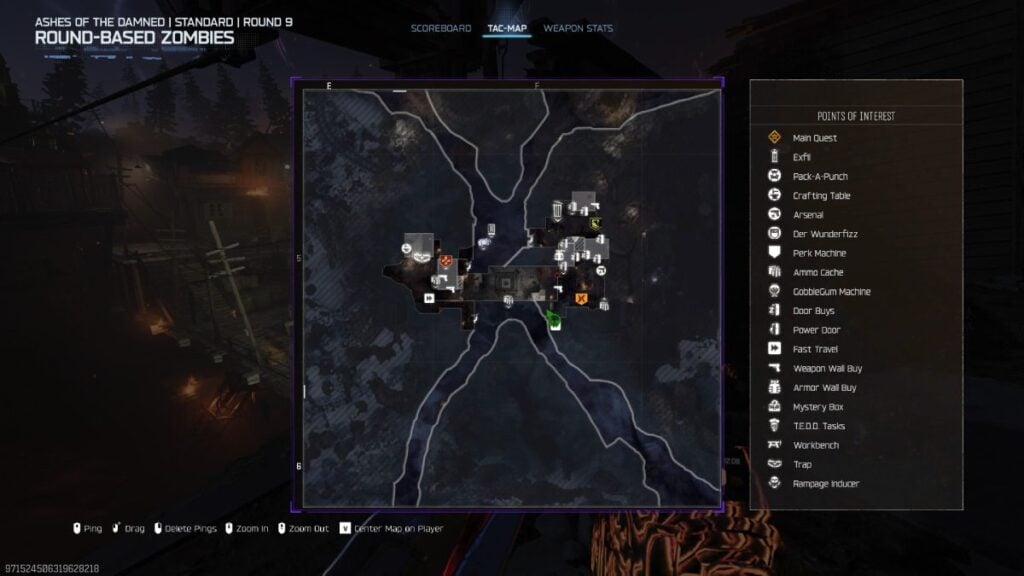This screenshot has height=576, width=1024.
Task: Click the green player marker on map
Action: [x=554, y=320]
